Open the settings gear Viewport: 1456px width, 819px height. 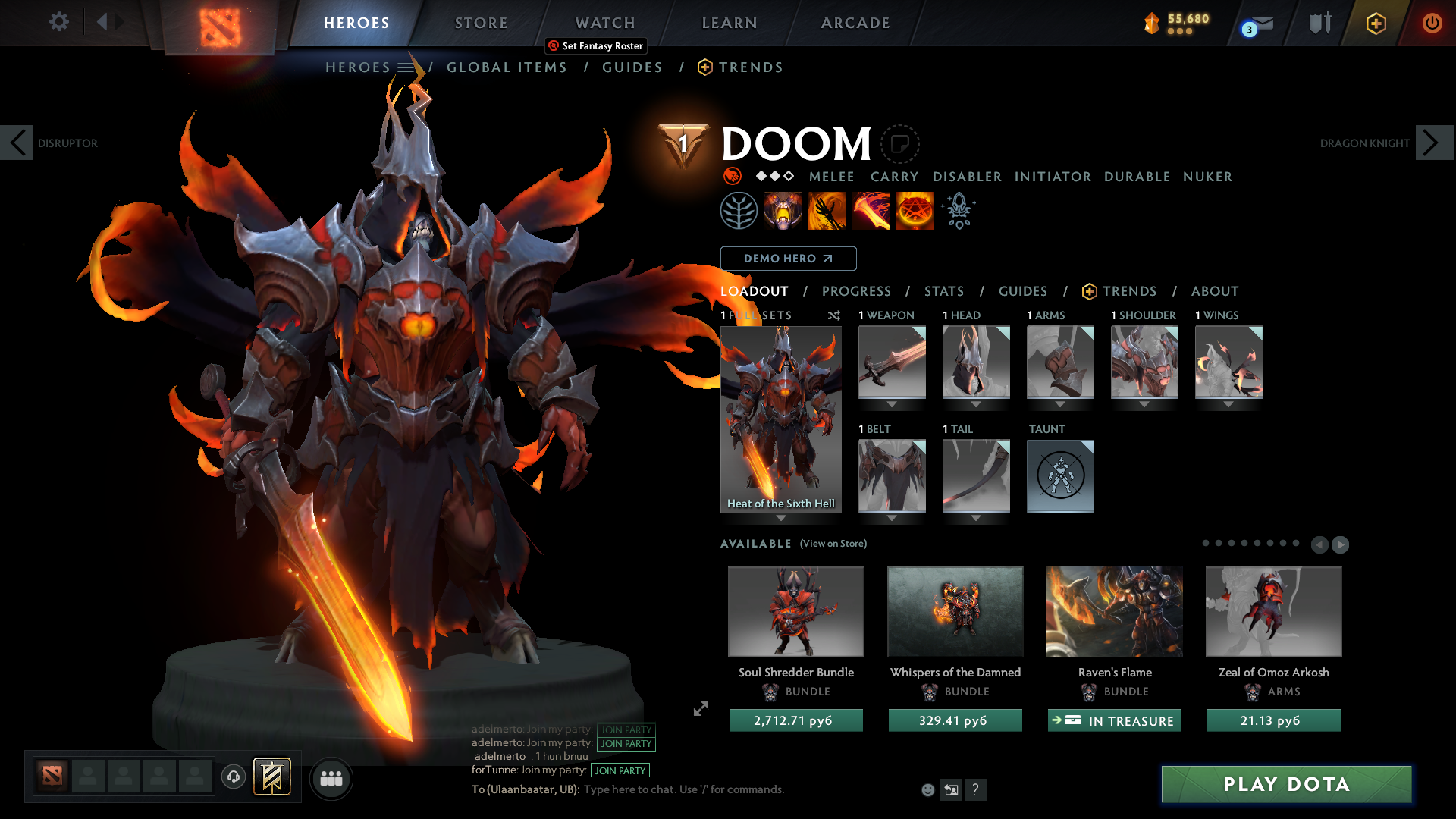pyautogui.click(x=58, y=22)
